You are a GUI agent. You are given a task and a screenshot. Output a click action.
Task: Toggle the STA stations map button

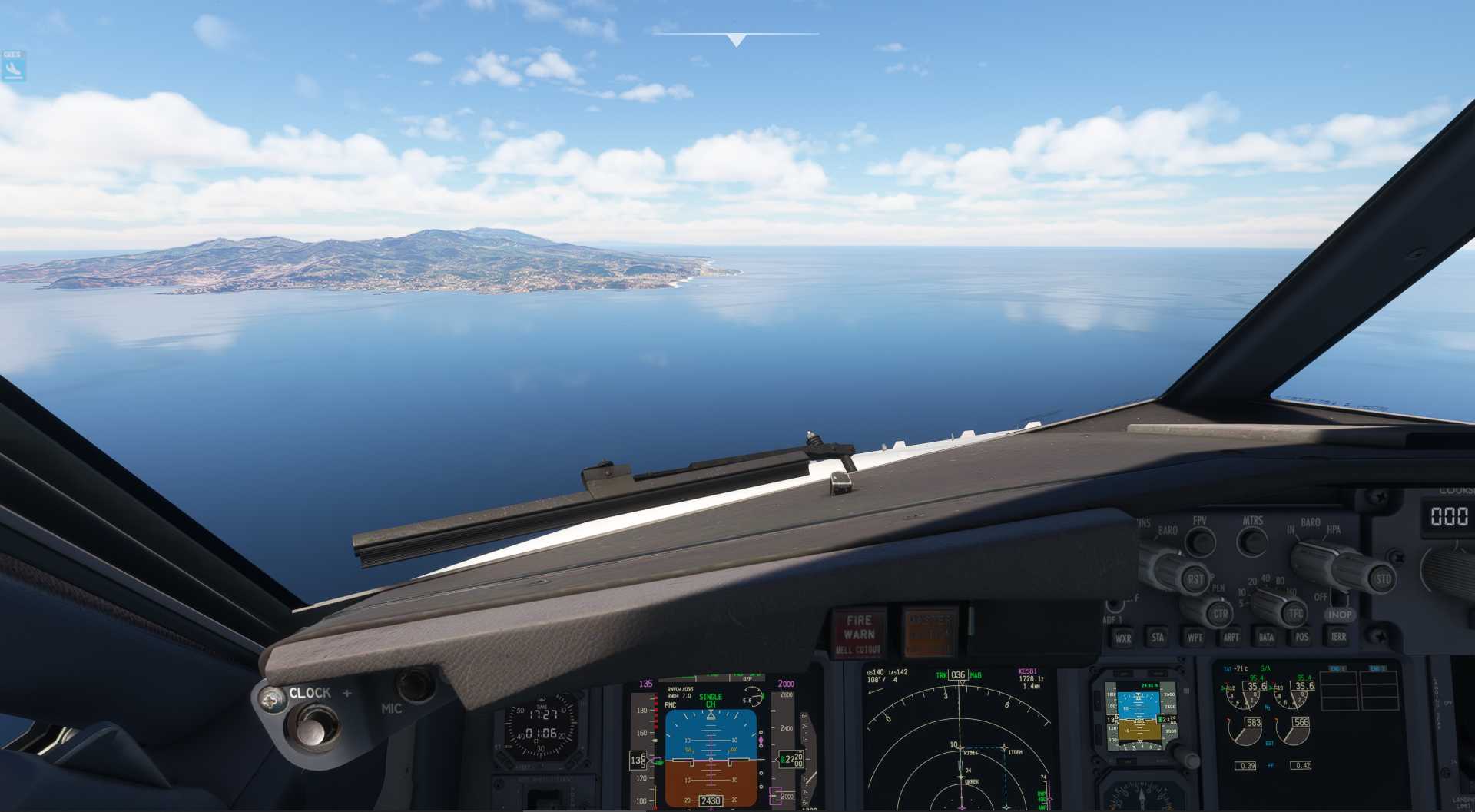(1157, 637)
